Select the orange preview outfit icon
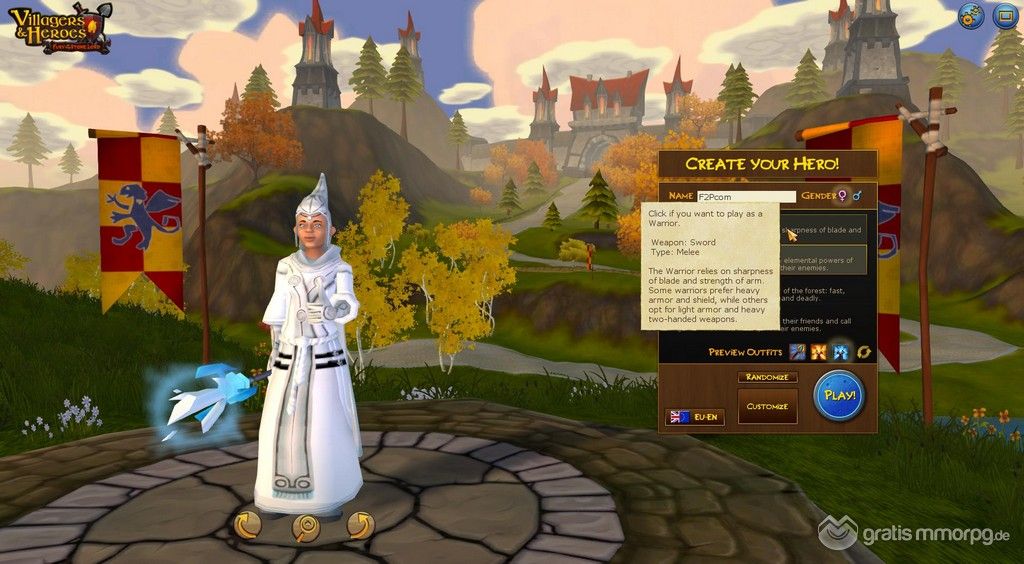Image resolution: width=1024 pixels, height=564 pixels. coord(819,352)
